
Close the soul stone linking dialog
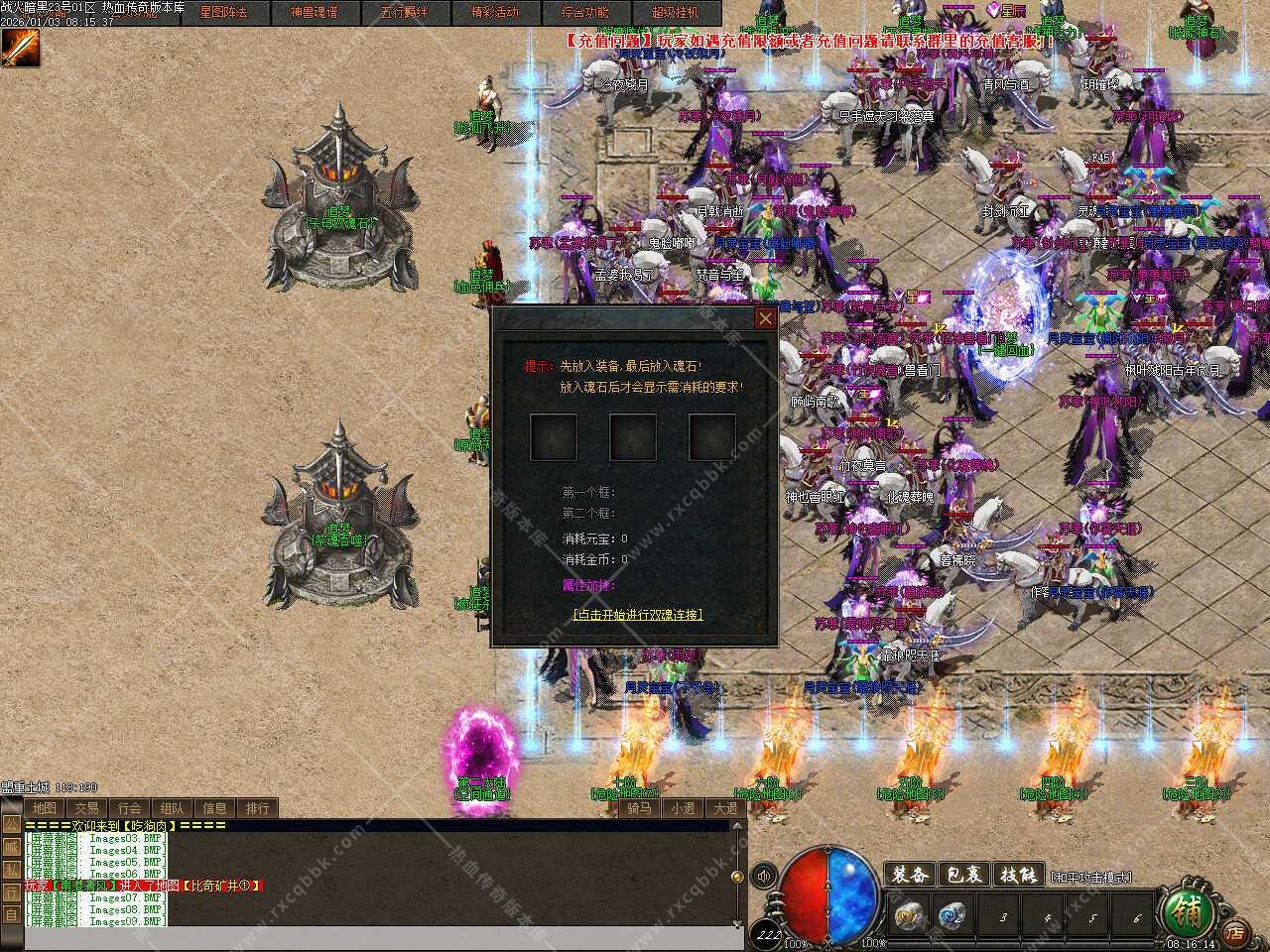[x=765, y=318]
